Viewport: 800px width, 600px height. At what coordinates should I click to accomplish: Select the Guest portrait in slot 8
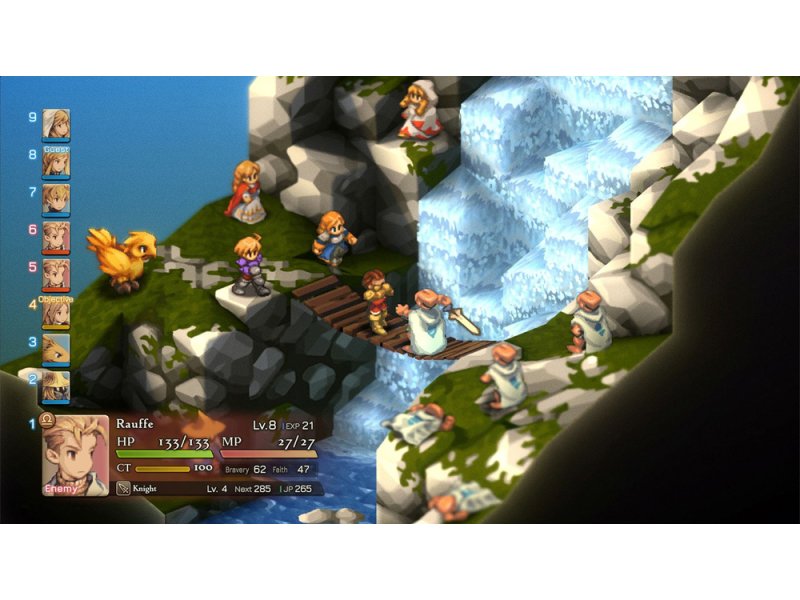point(56,162)
